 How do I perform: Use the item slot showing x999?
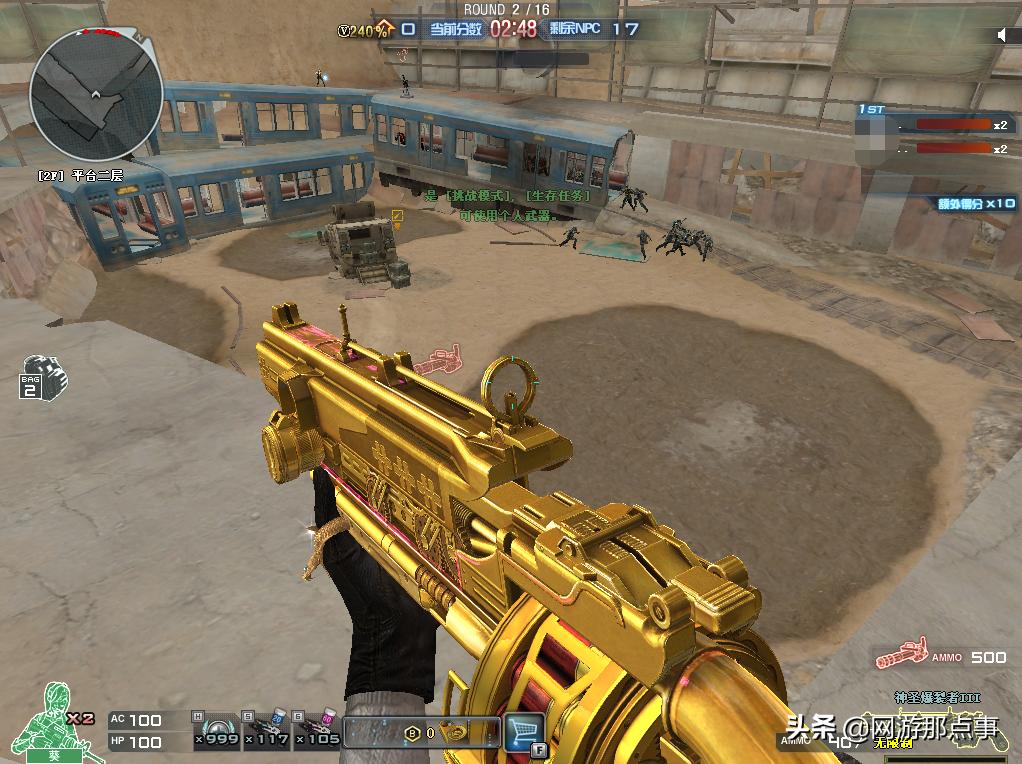216,731
